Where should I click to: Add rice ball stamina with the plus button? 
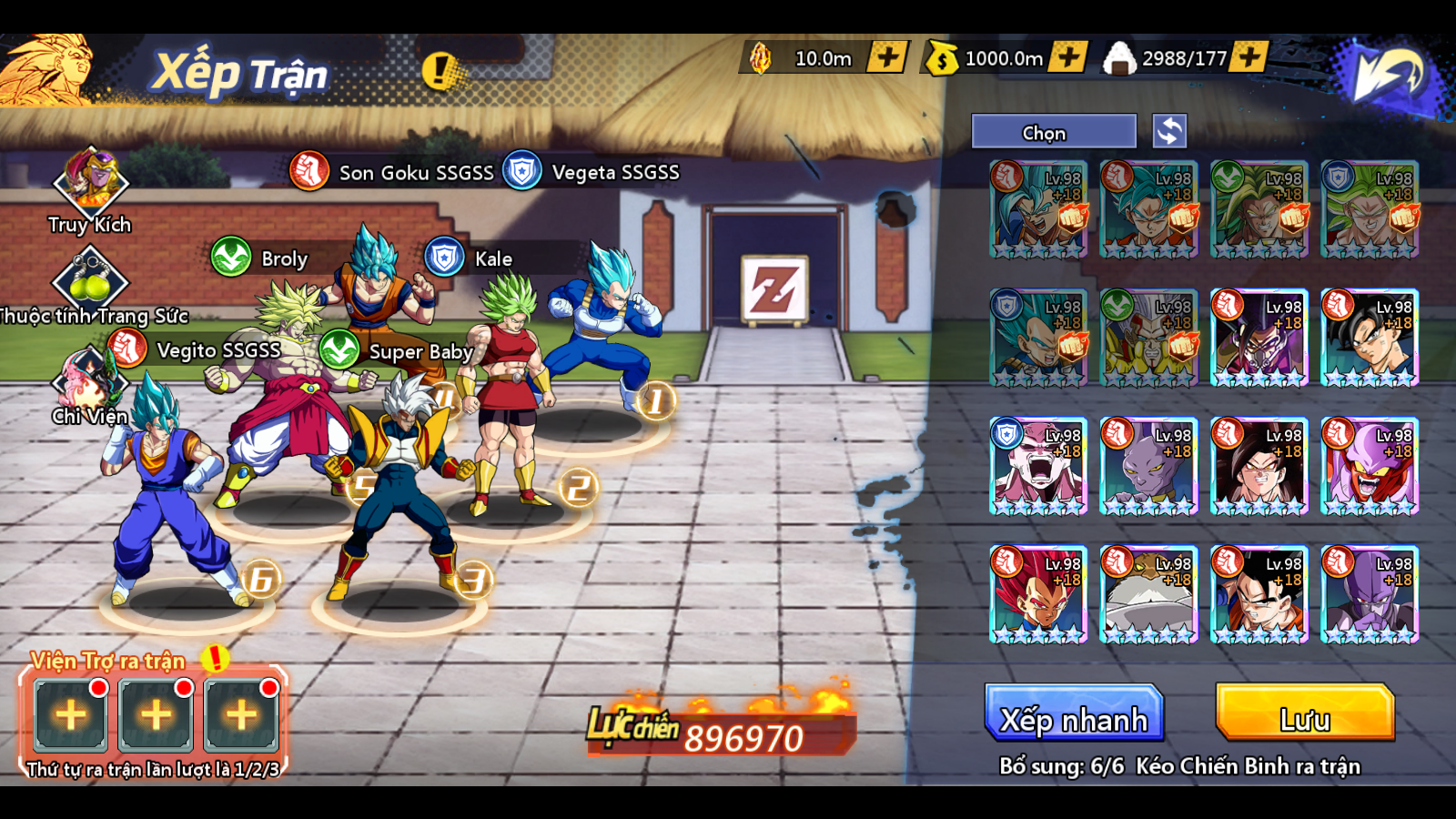pos(1249,57)
